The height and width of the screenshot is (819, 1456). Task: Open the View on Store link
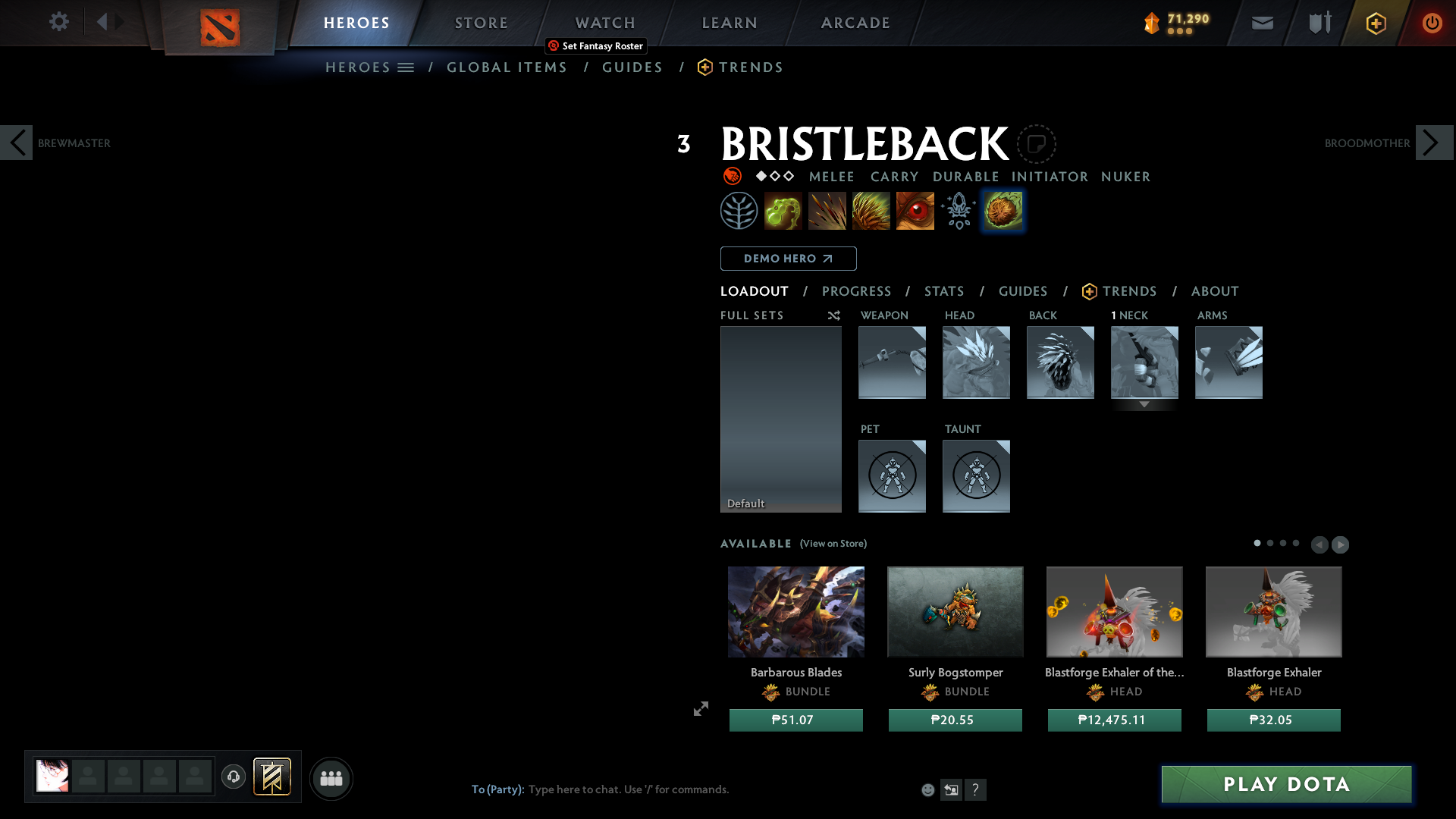click(x=833, y=544)
